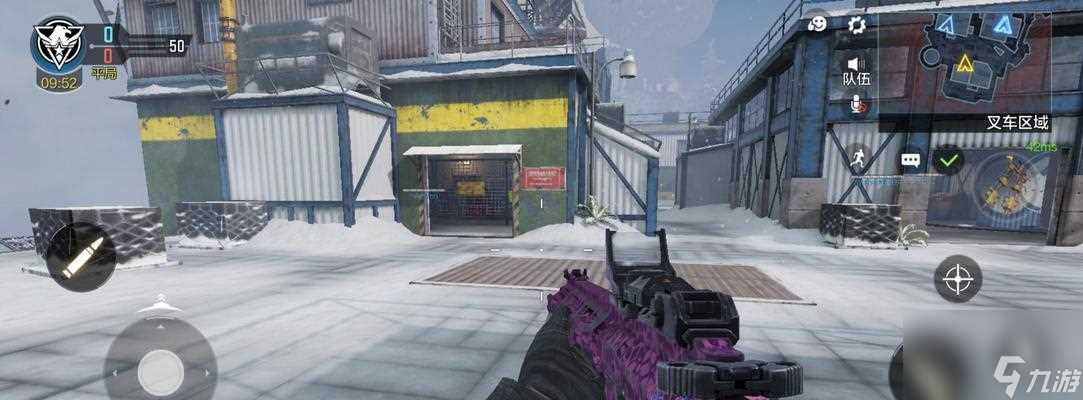
Task: Open the quick chat bubble
Action: pyautogui.click(x=910, y=159)
